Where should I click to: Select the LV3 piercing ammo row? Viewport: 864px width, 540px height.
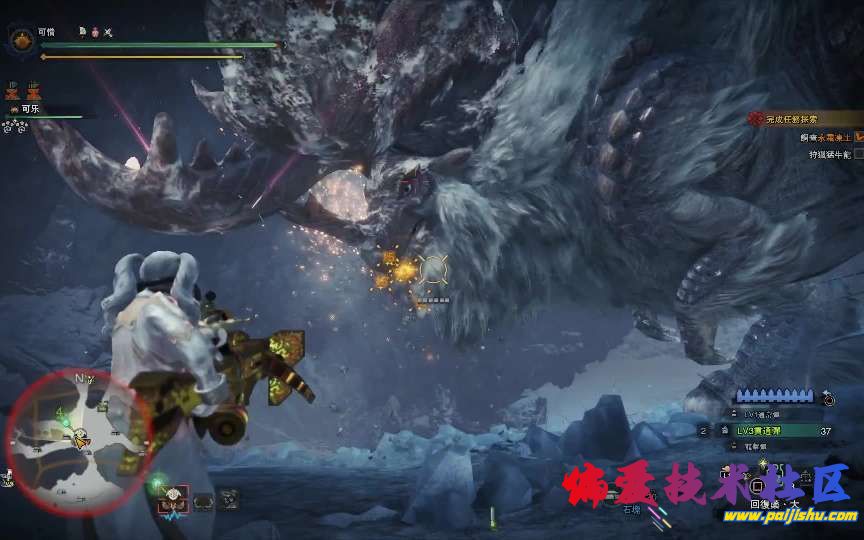click(x=771, y=431)
